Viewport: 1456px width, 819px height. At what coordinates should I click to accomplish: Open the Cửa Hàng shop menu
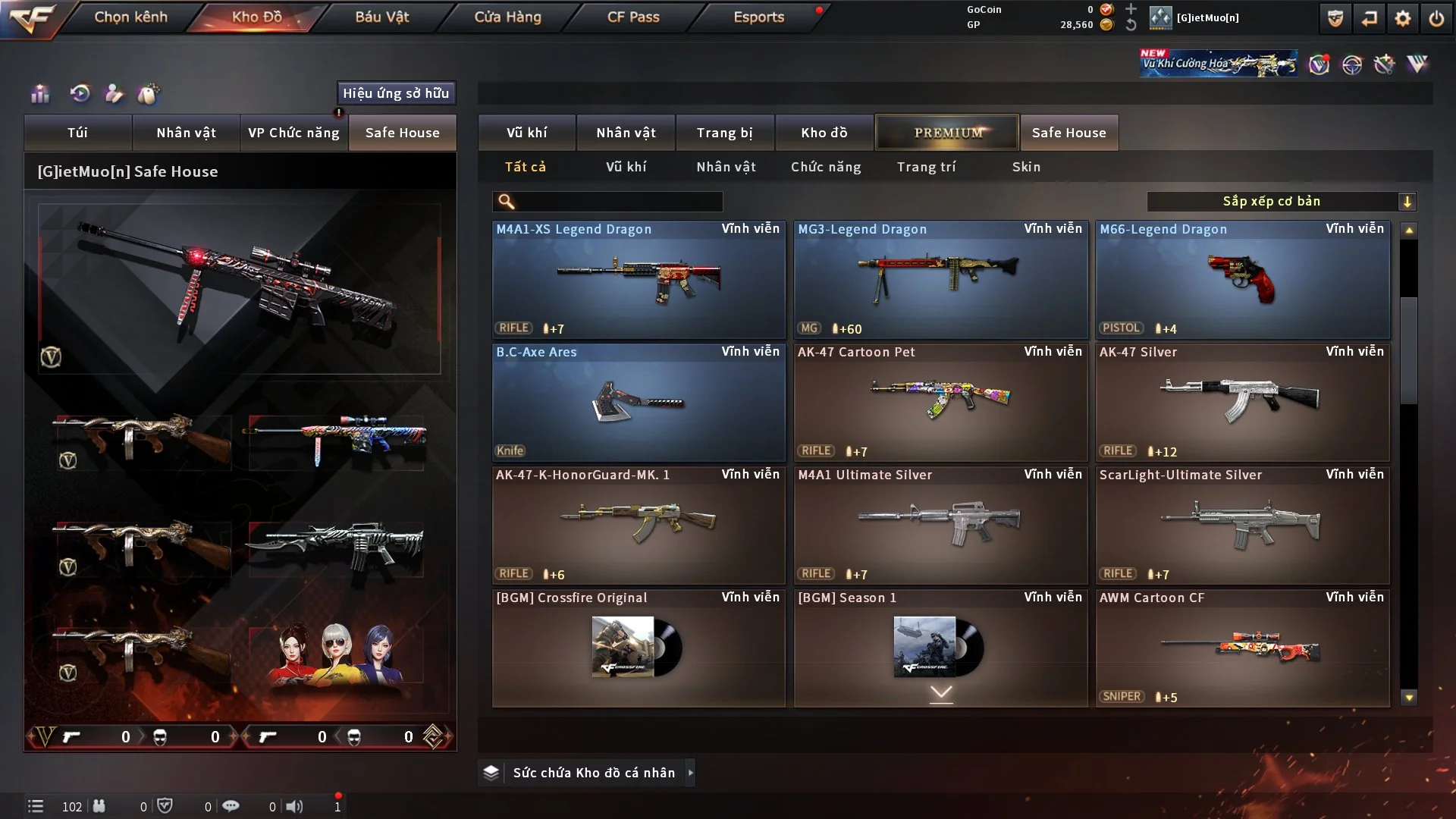[x=507, y=17]
